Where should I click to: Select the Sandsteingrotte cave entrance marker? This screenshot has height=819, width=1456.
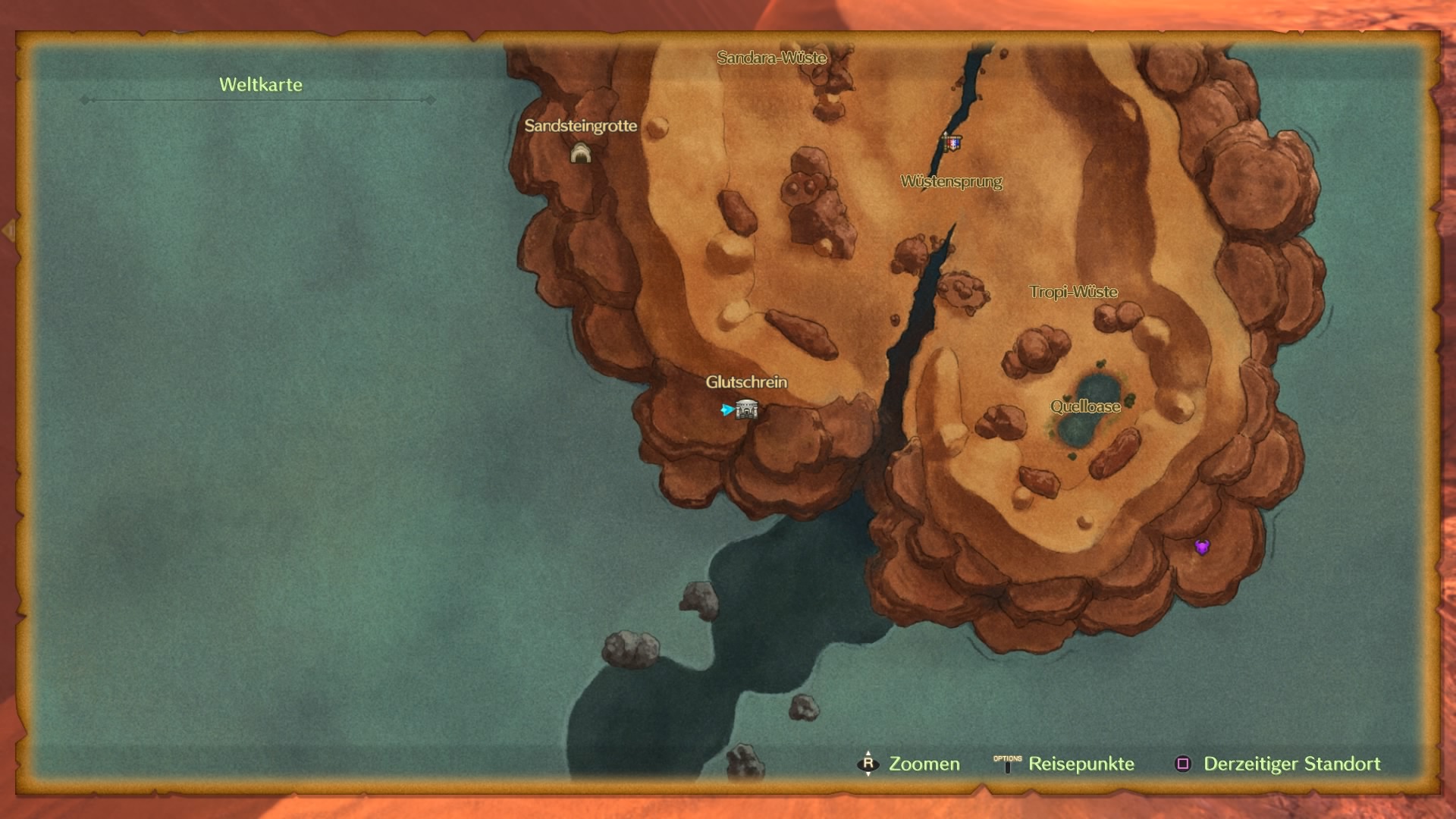pos(580,154)
